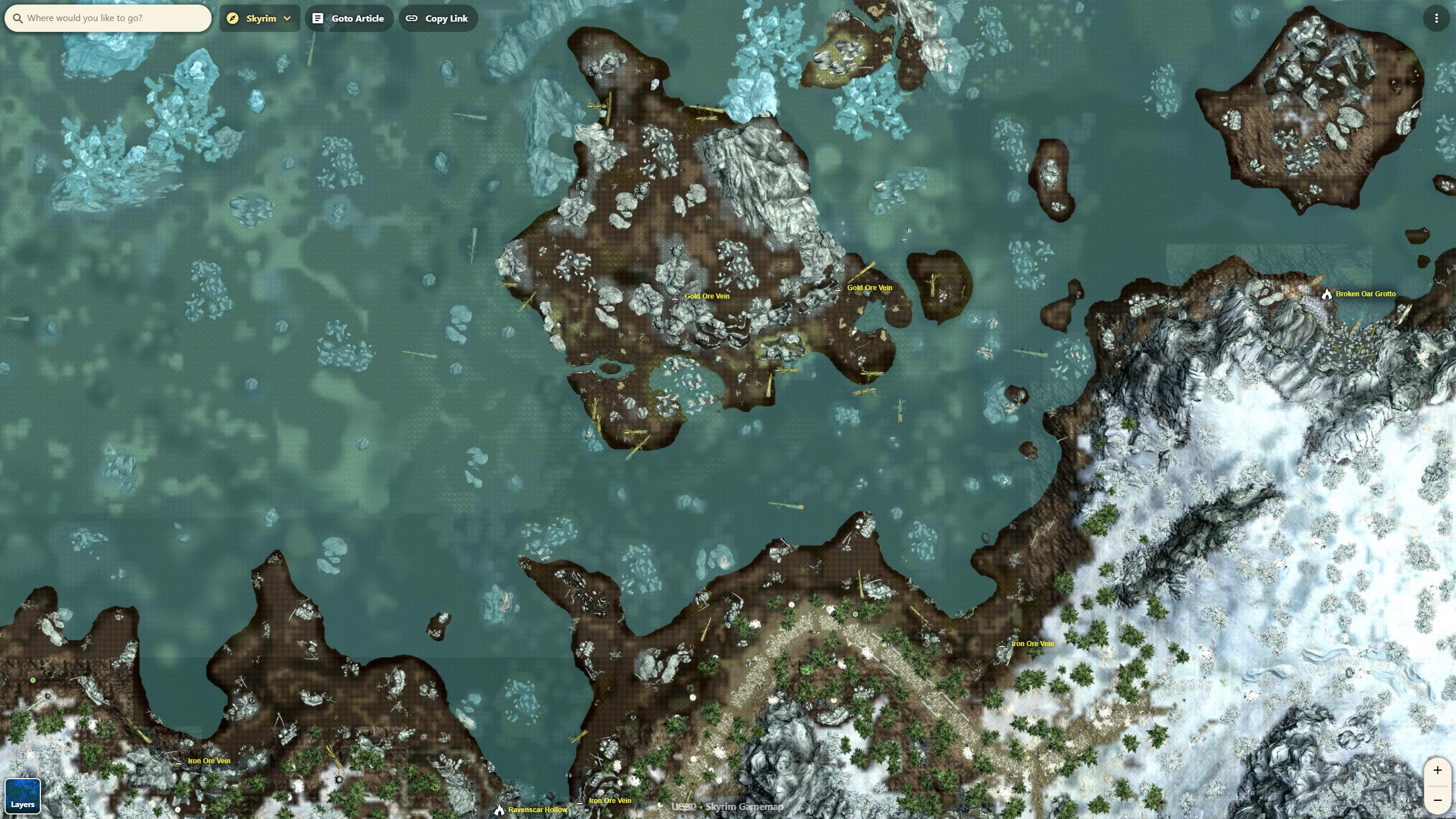Click the Ravenscar Hollow cave icon at bottom
The image size is (1456, 819).
499,810
